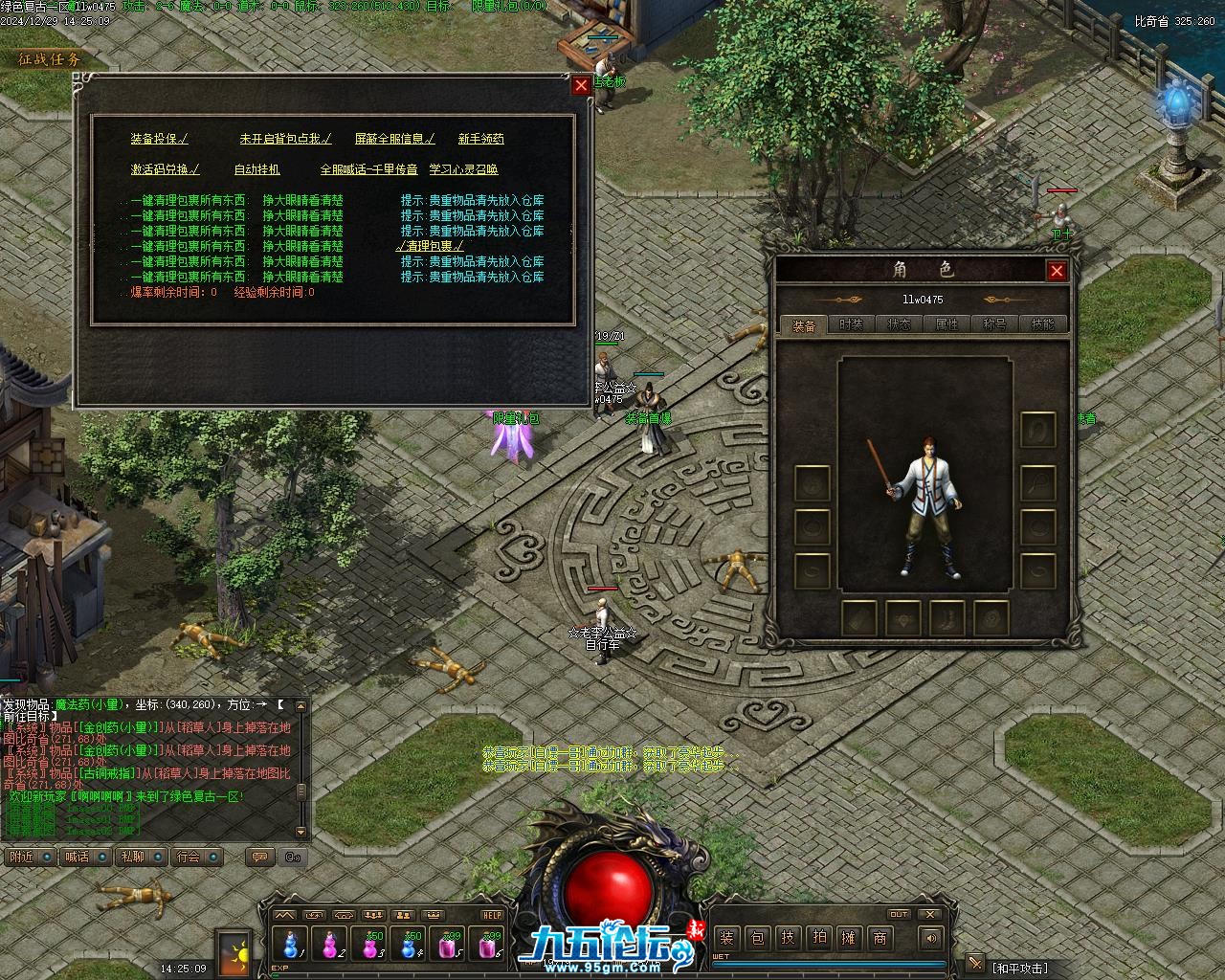The image size is (1225, 980).
Task: Open the bag with the 包 button
Action: pos(757,938)
